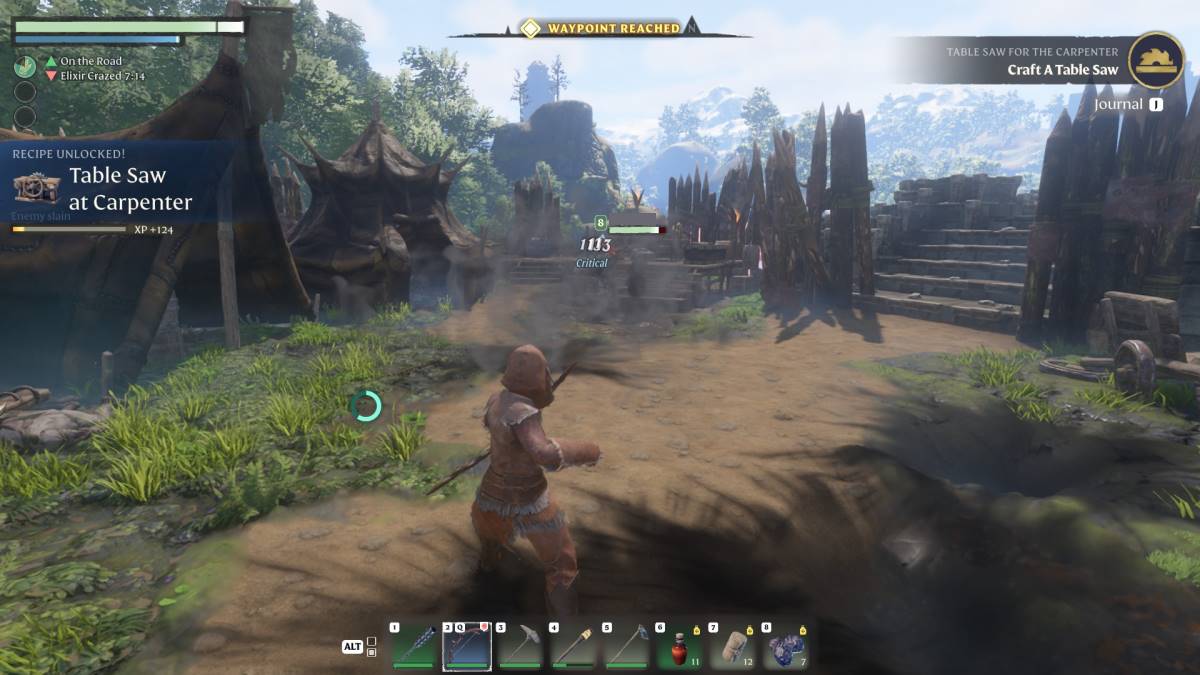Click the gold table saw quest icon
Screen dimensions: 1200x675
point(1157,59)
